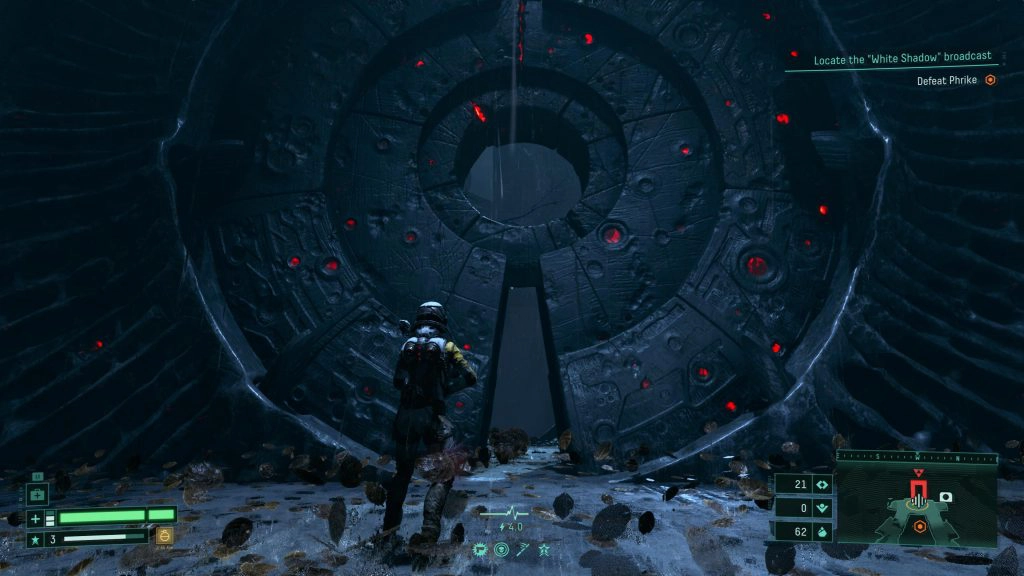The width and height of the screenshot is (1024, 576).
Task: Select the pistol weapon trait icon
Action: pos(481,549)
